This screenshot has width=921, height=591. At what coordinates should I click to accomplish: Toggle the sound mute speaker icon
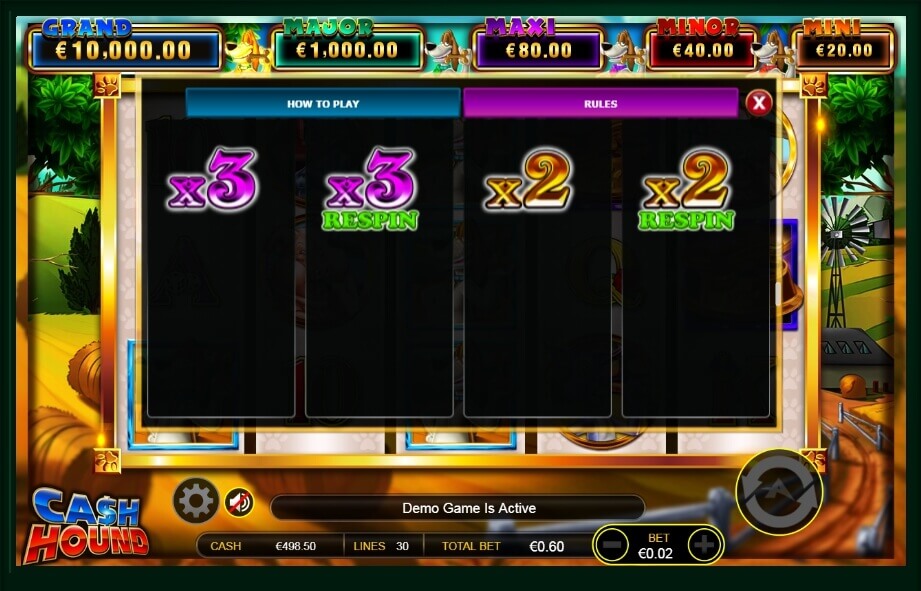pos(238,501)
